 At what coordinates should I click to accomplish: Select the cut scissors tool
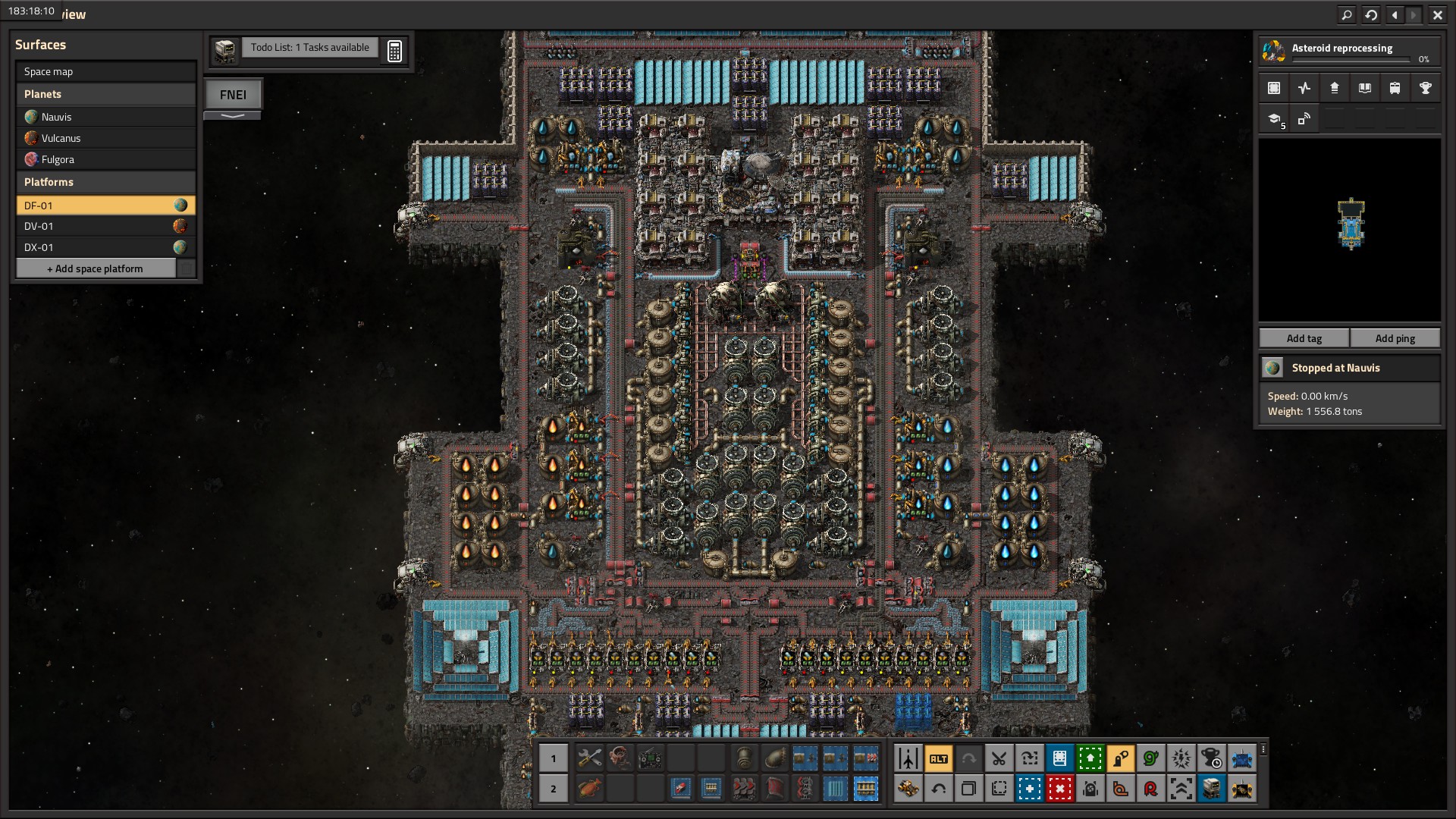(x=999, y=758)
